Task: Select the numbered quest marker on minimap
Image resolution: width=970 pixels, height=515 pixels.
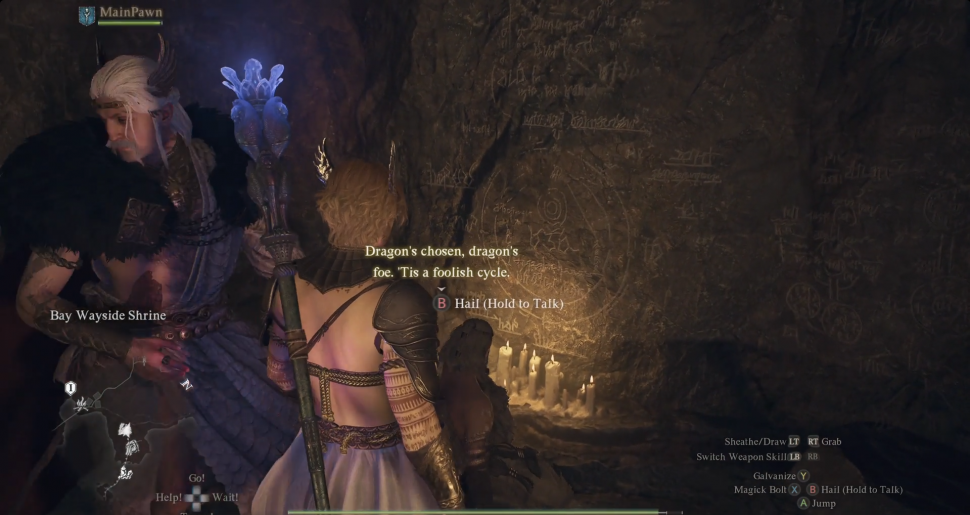Action: pyautogui.click(x=70, y=386)
